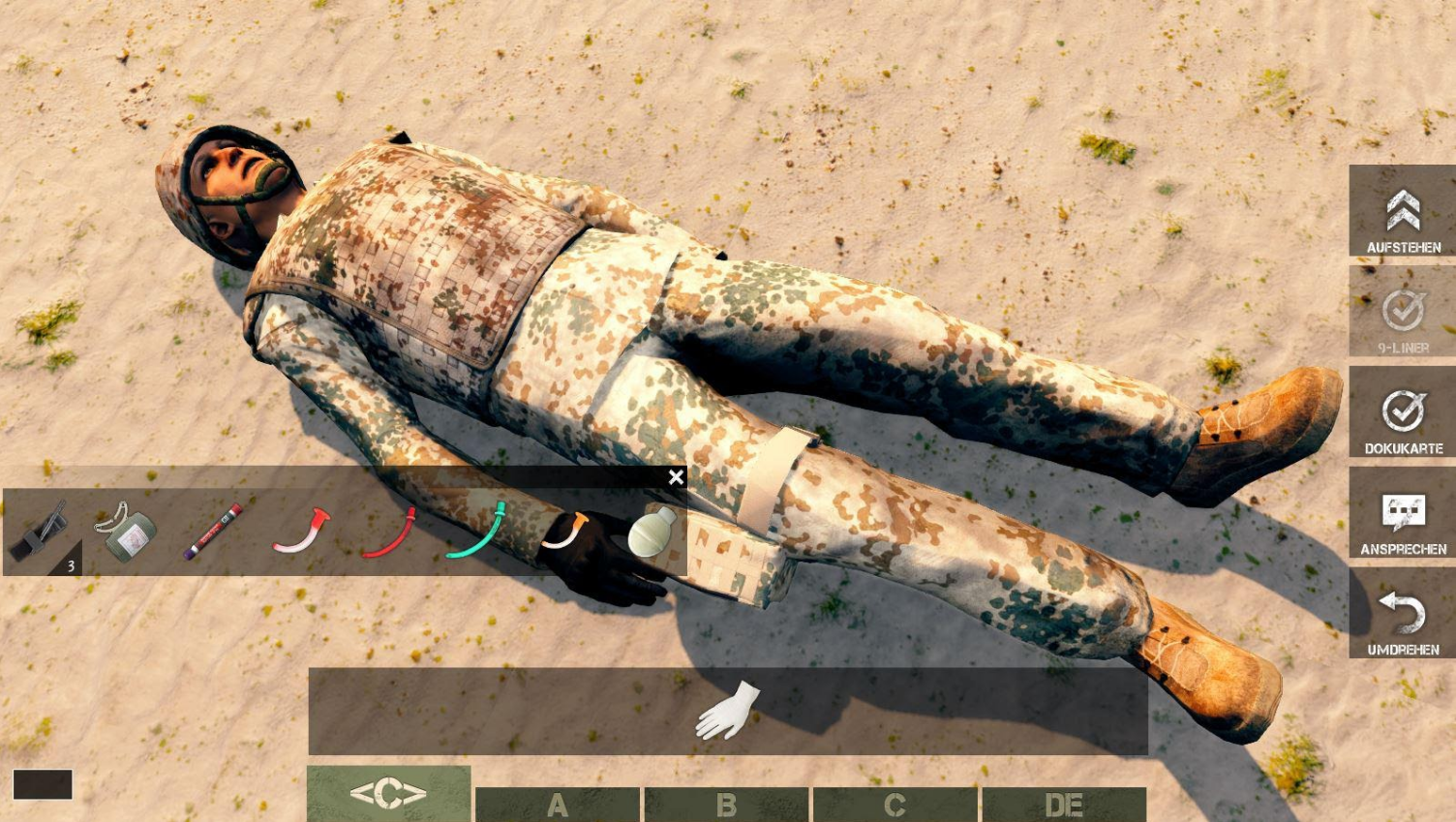
Task: Open the B tab at the bottom
Action: 726,804
